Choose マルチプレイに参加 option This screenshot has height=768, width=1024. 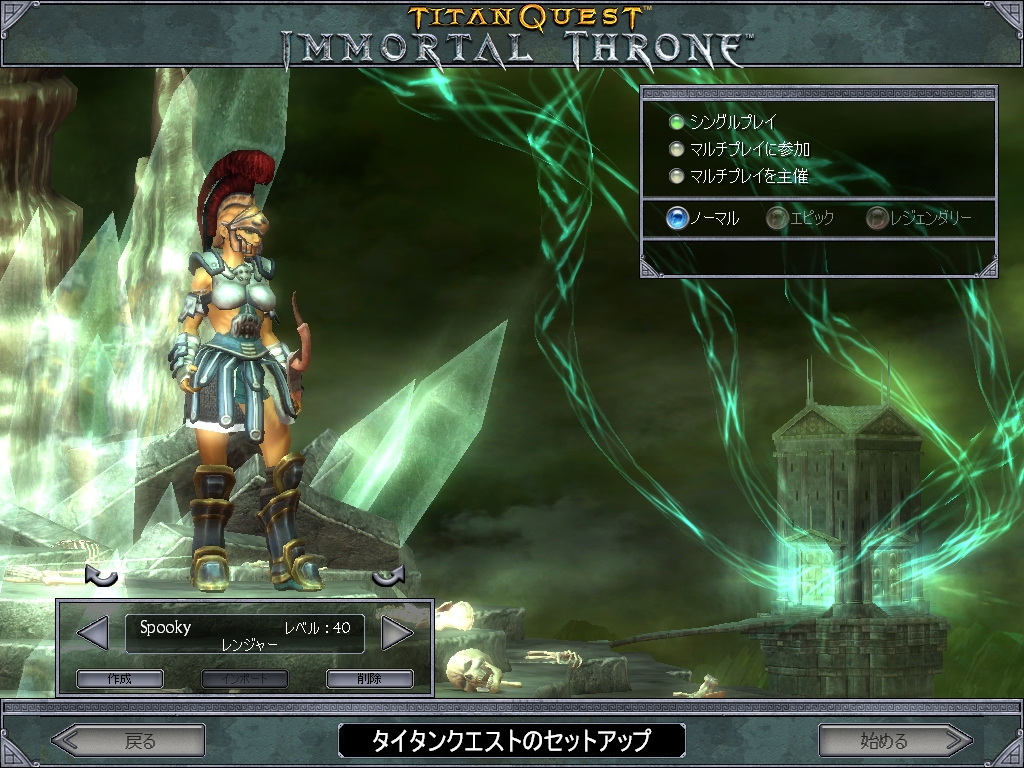coord(677,149)
